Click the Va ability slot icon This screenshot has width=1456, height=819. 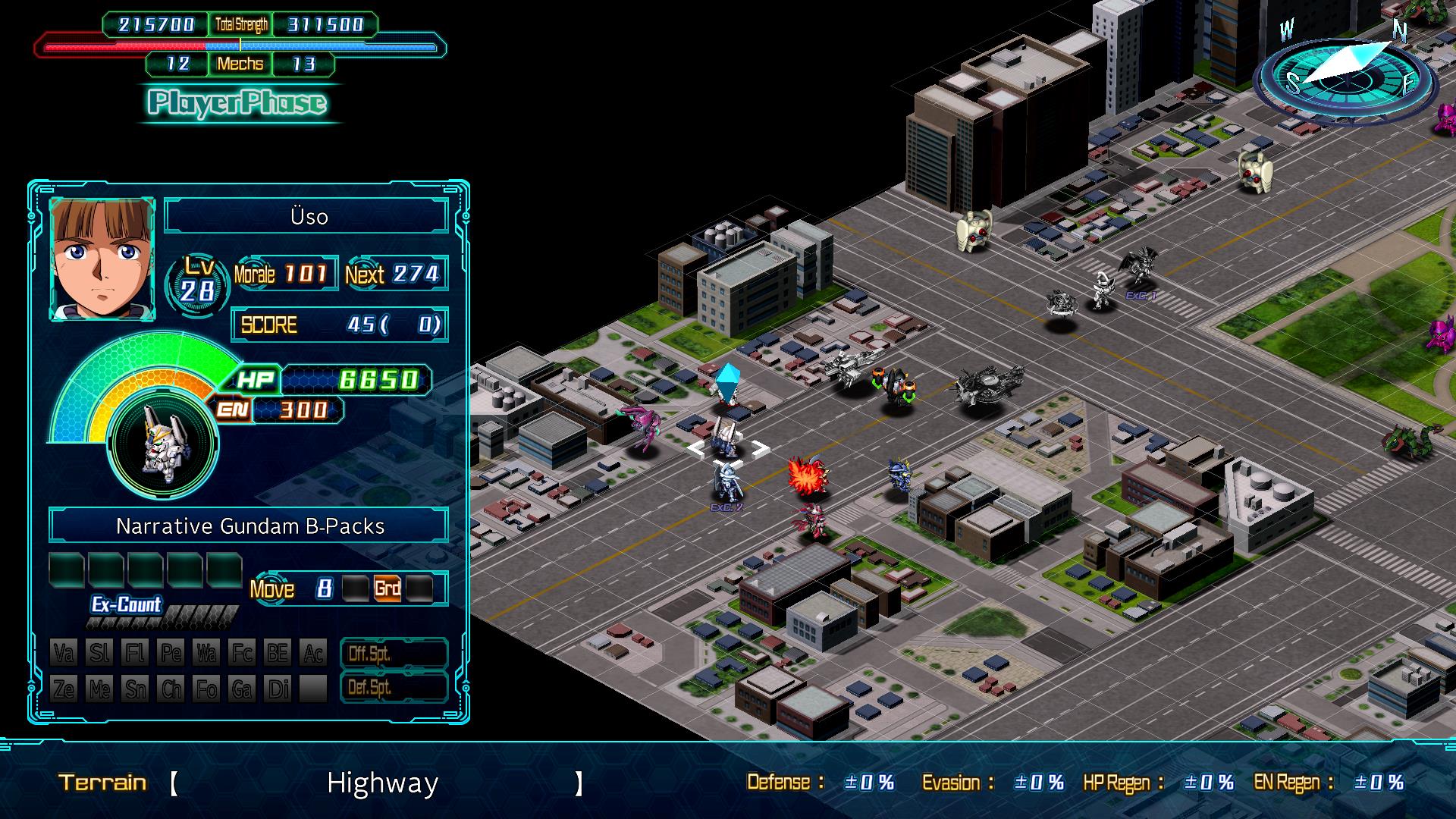point(65,653)
